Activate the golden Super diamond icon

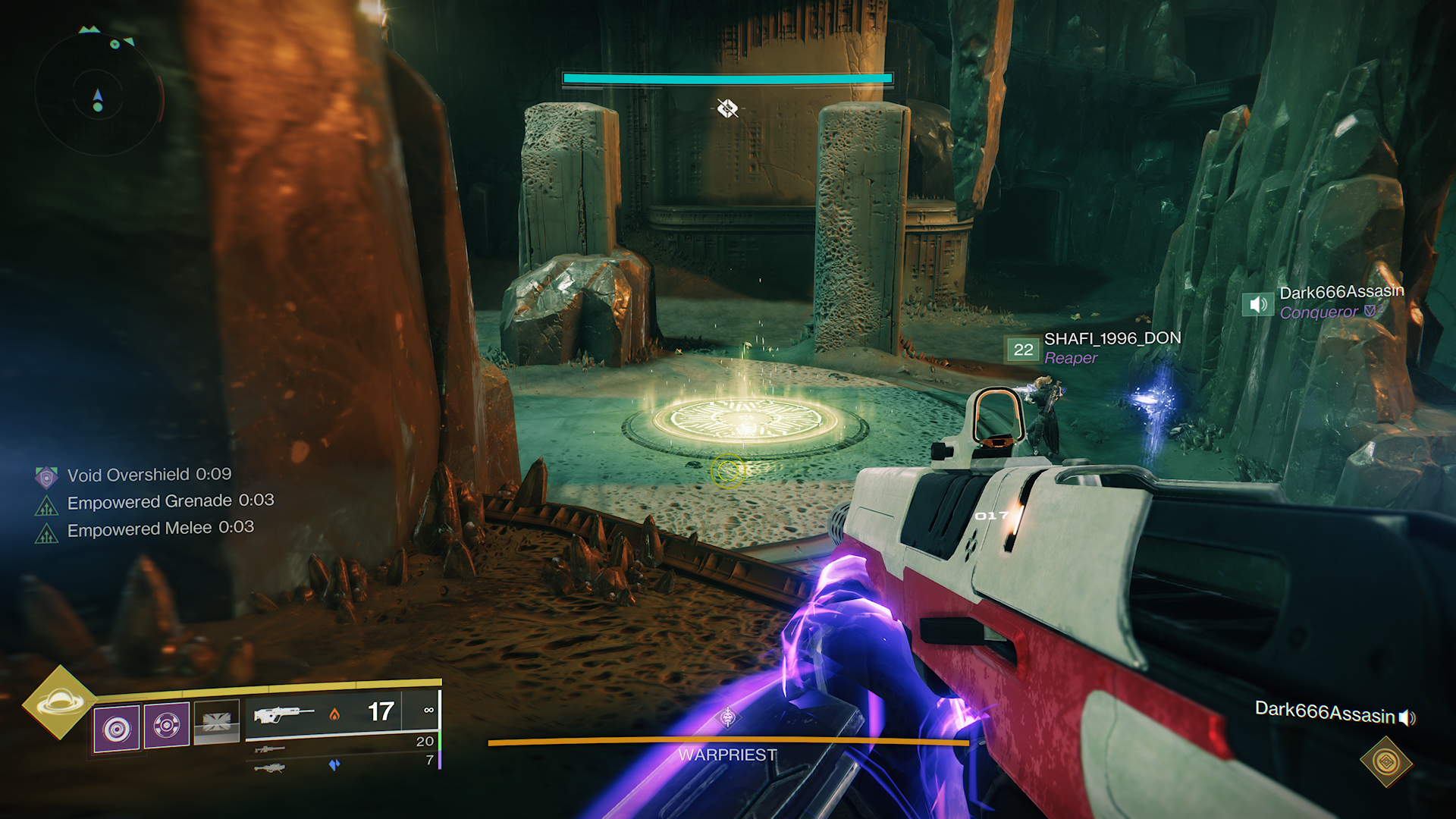tap(60, 702)
